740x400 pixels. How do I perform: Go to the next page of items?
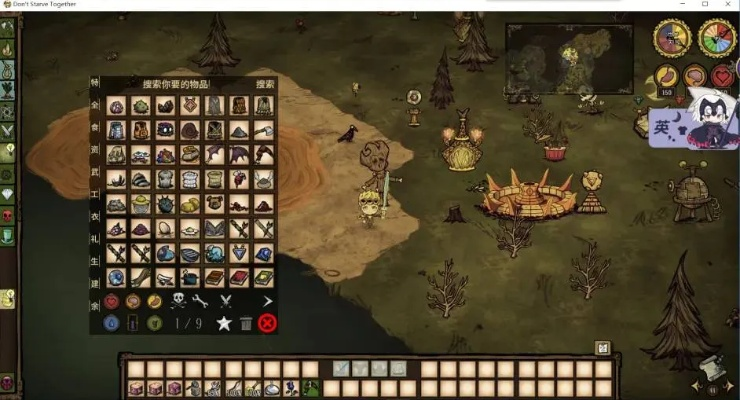(x=267, y=301)
